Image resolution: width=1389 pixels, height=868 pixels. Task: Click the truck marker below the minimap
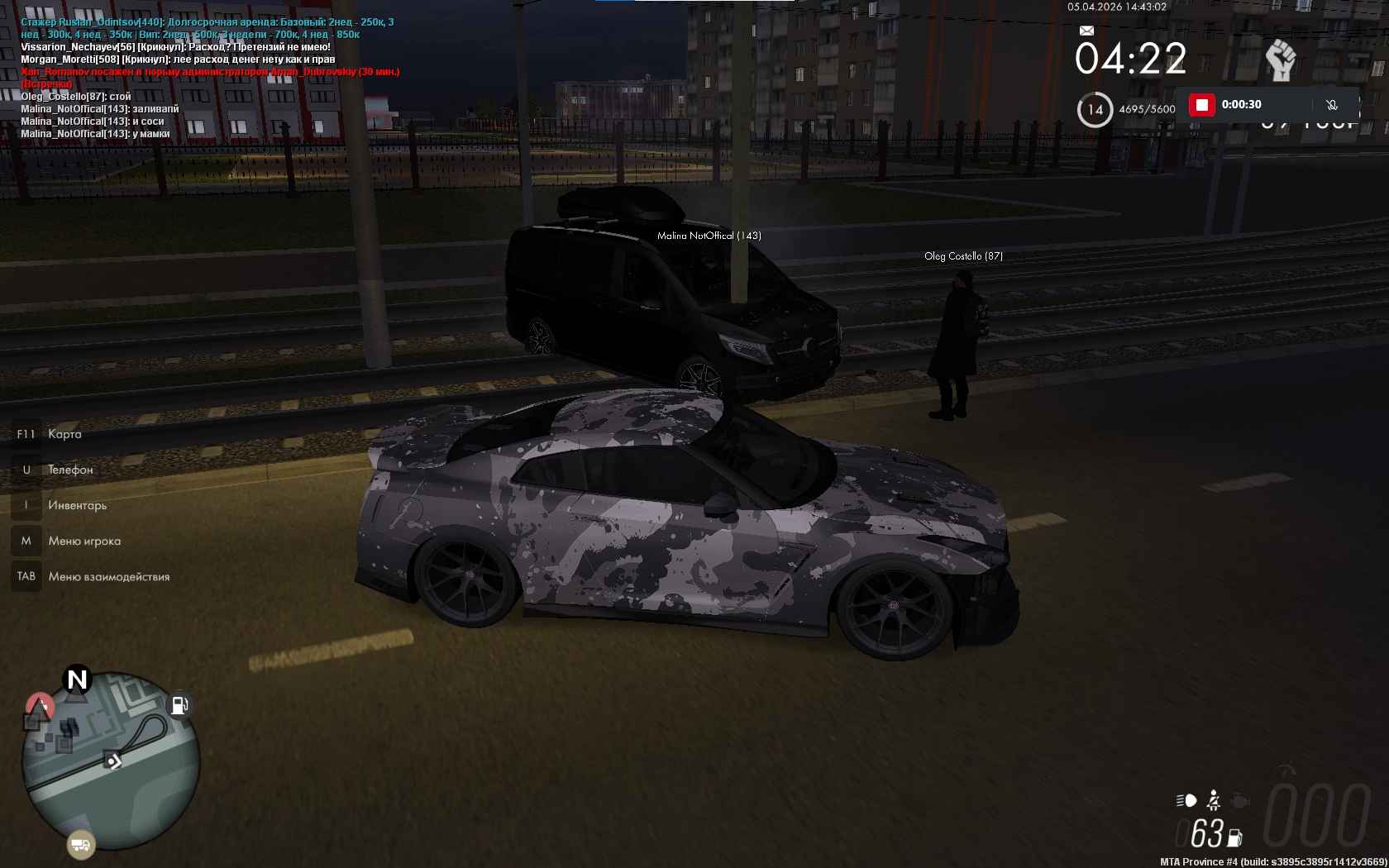coord(81,844)
